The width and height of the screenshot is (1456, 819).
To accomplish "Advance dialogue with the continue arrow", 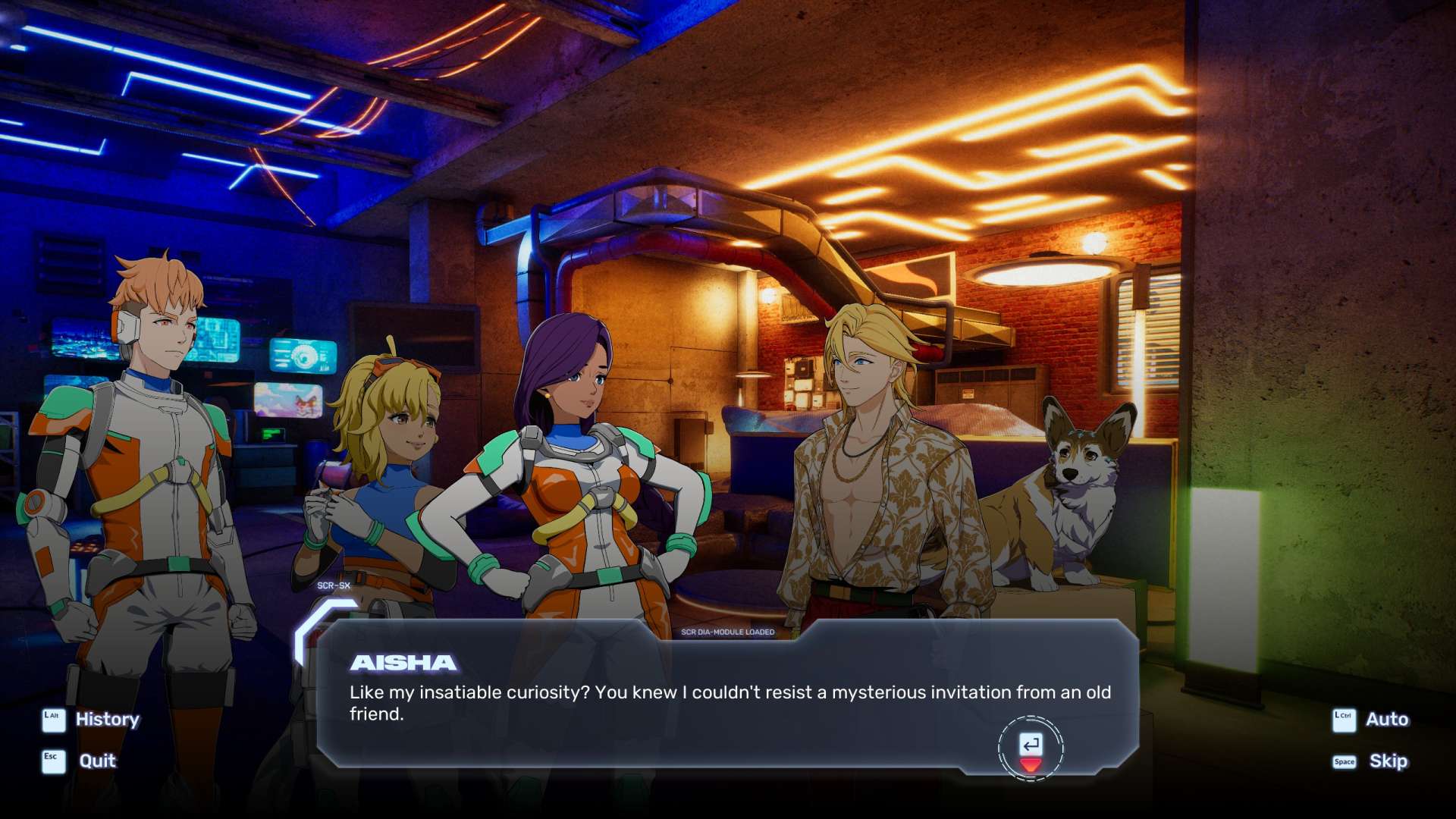I will pyautogui.click(x=1031, y=748).
